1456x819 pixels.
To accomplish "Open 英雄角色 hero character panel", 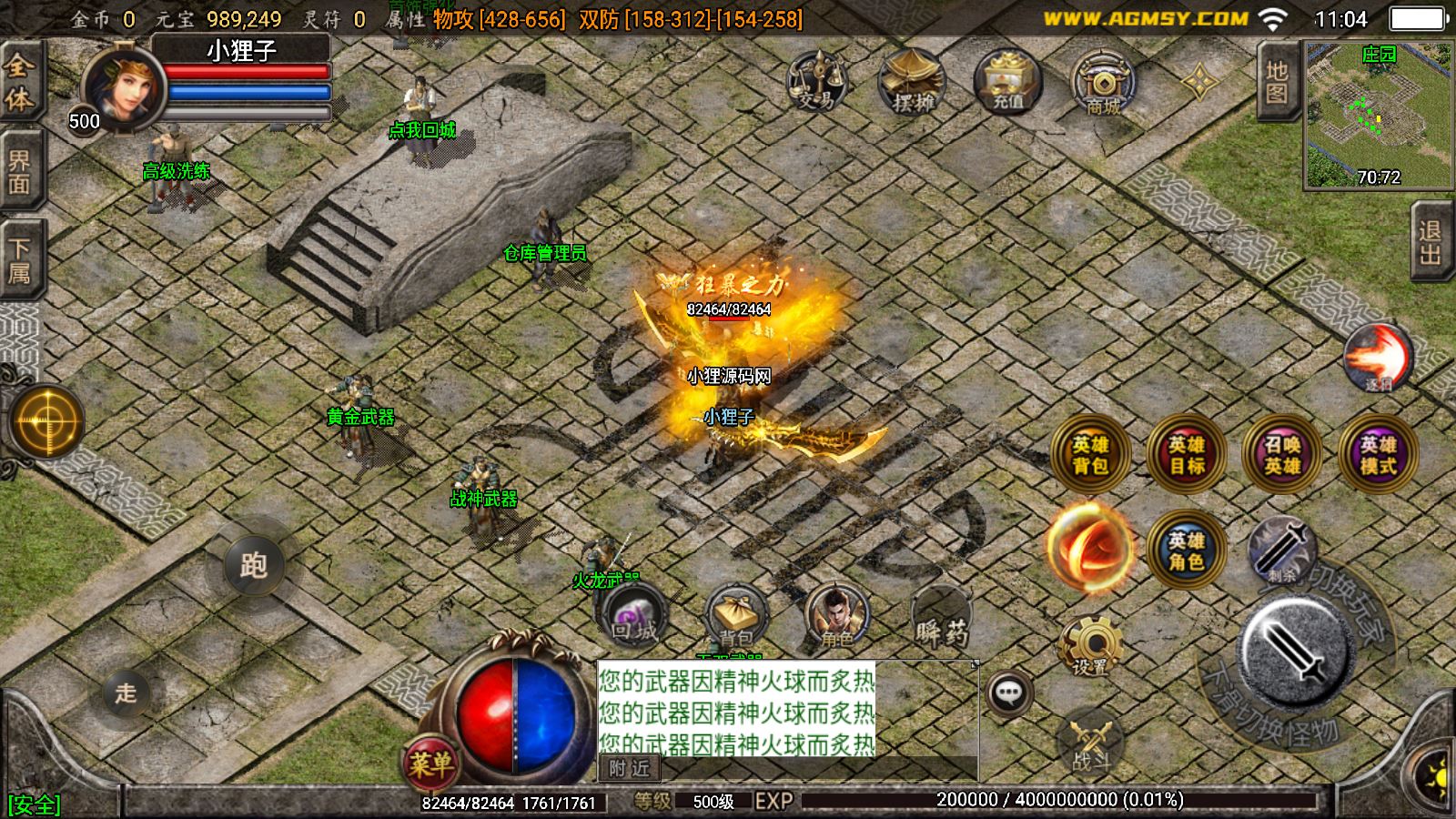I will click(x=1187, y=551).
